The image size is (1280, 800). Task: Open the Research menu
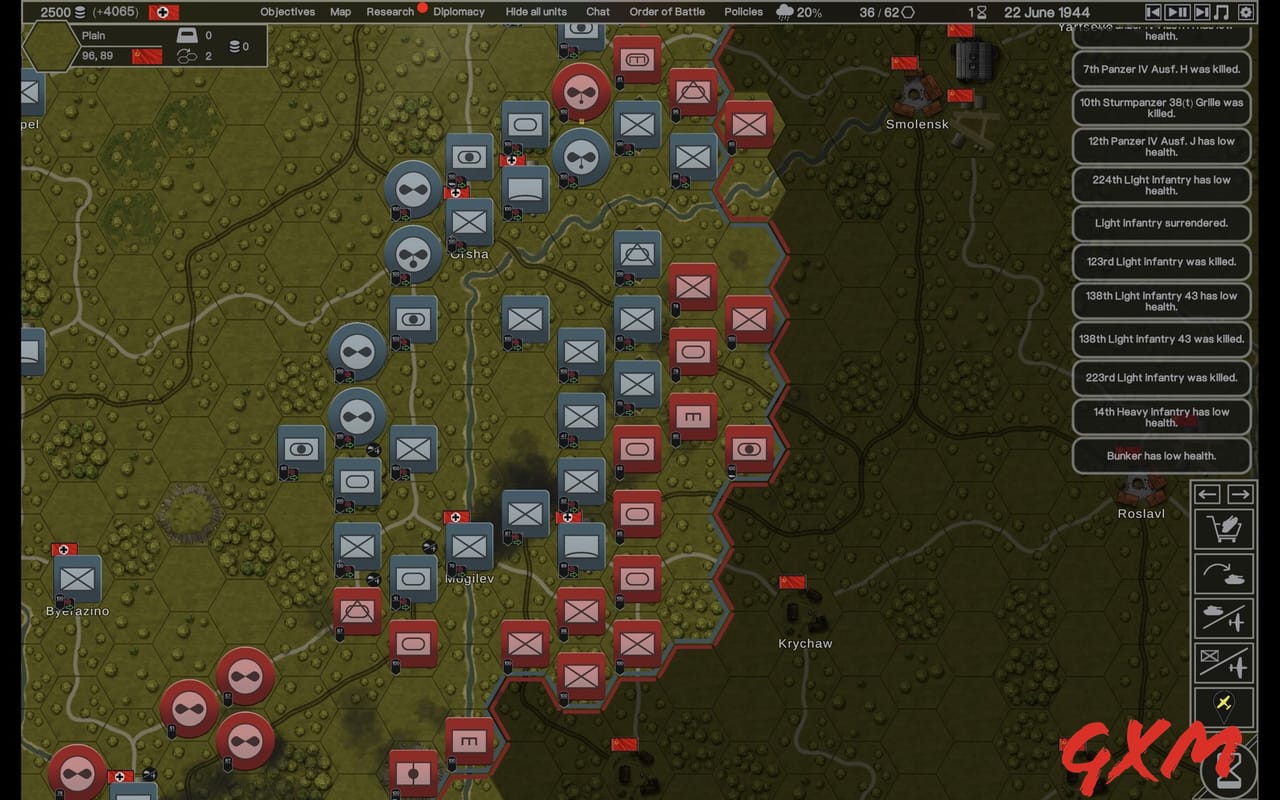(389, 12)
